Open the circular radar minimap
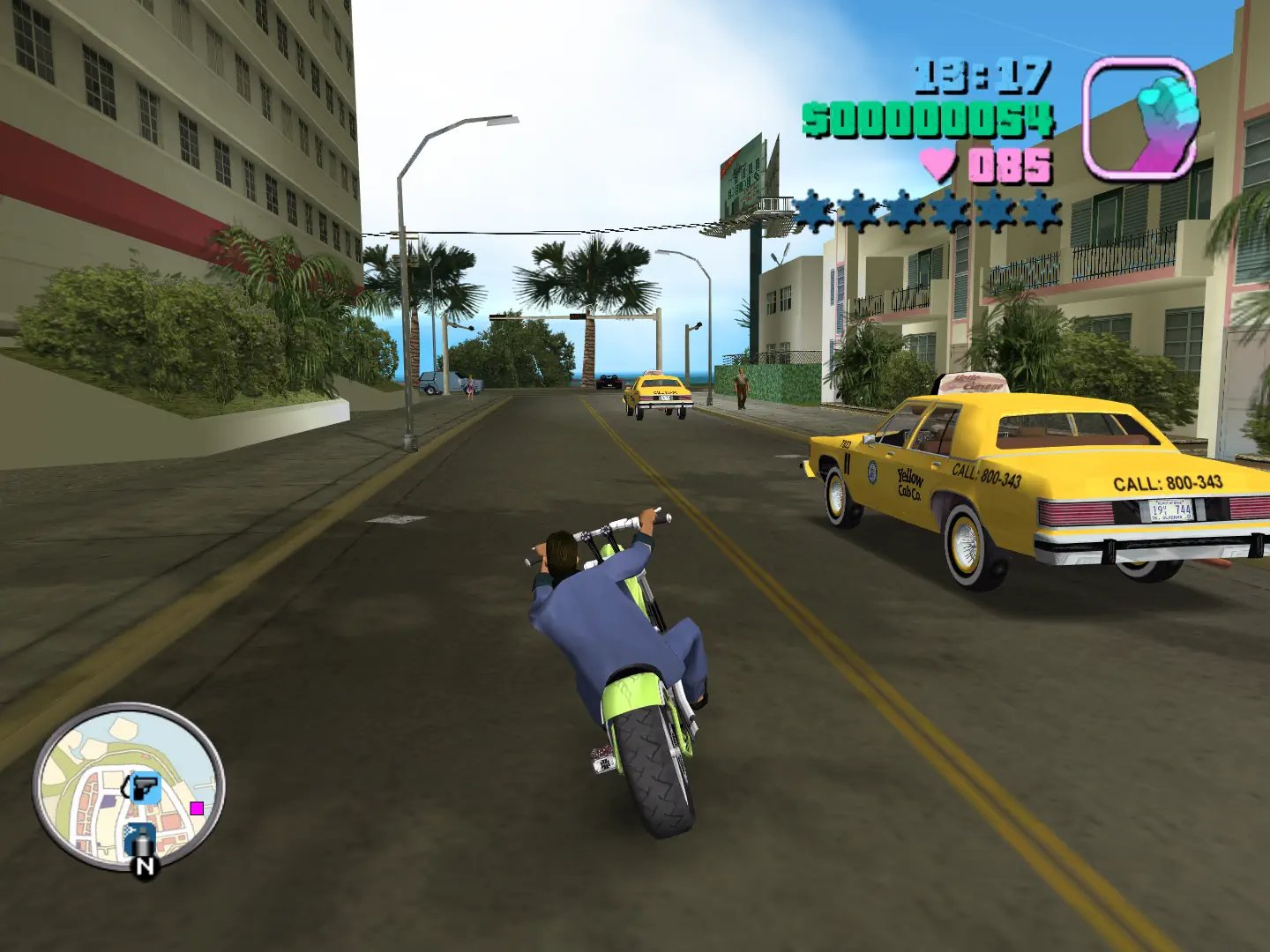The height and width of the screenshot is (952, 1270). (x=129, y=786)
